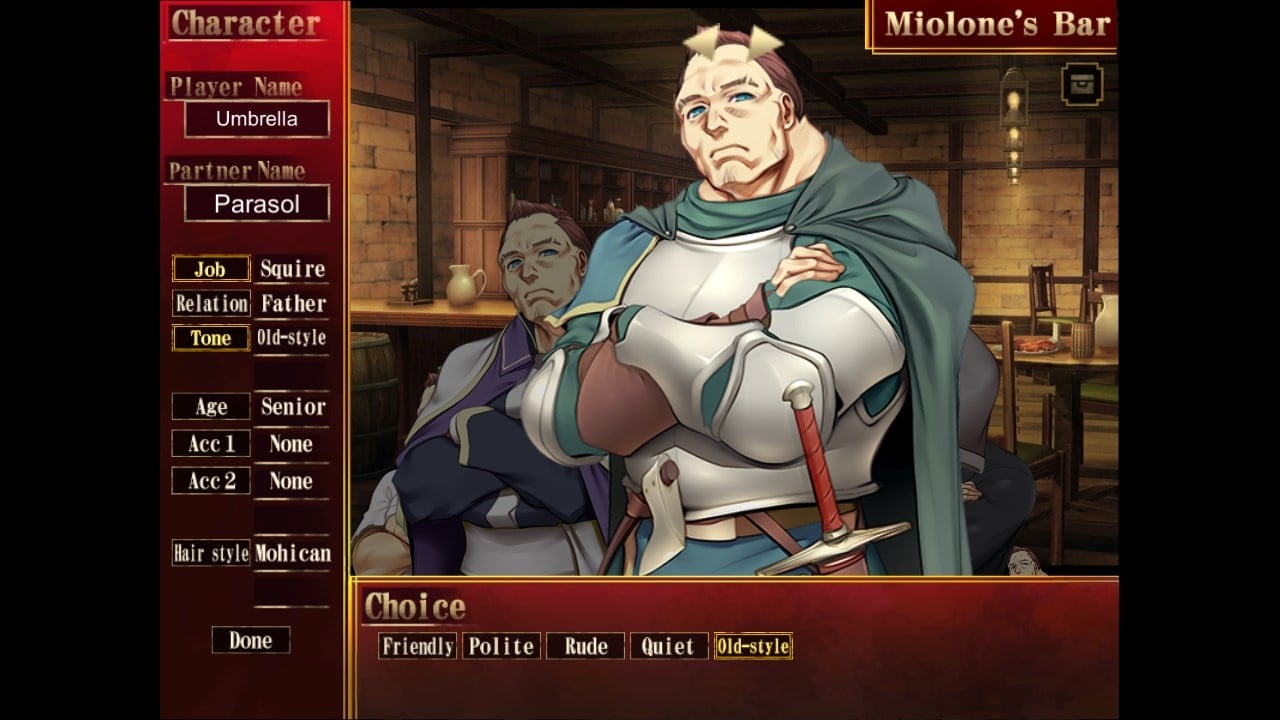Confirm character with the Done button
Screen dimensions: 1280x720
tap(250, 640)
